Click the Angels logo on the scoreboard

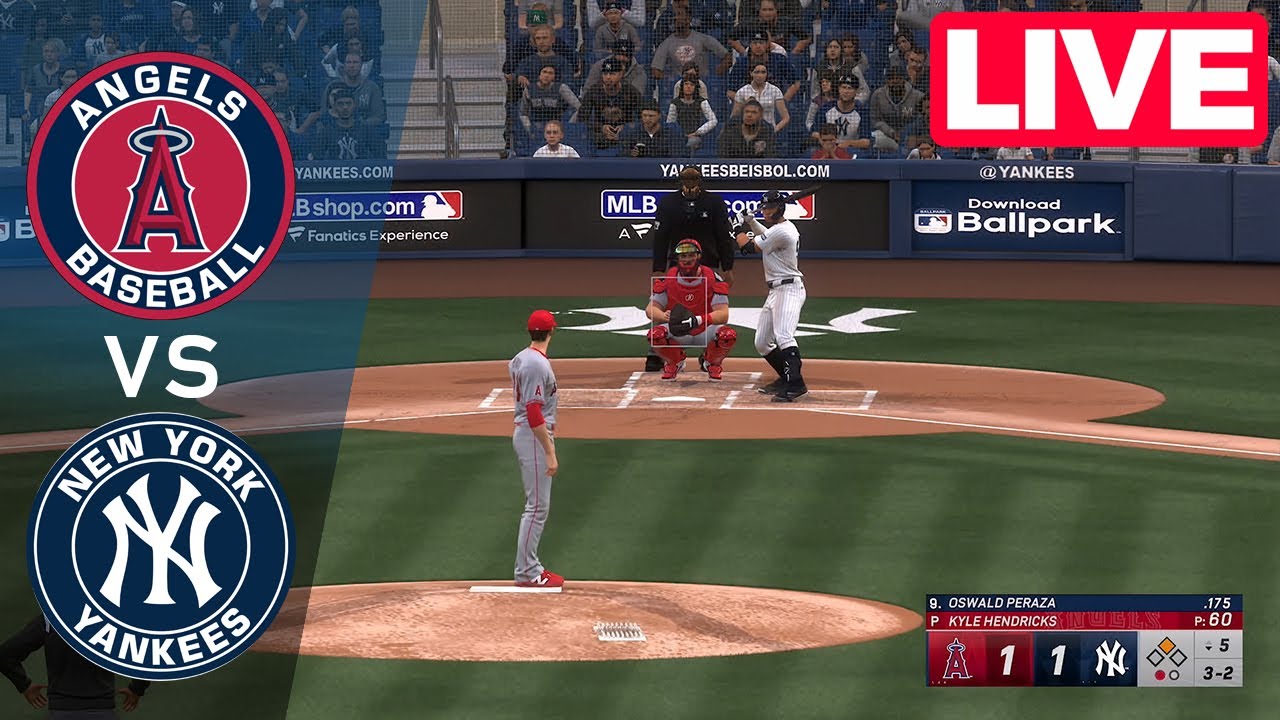(x=956, y=660)
